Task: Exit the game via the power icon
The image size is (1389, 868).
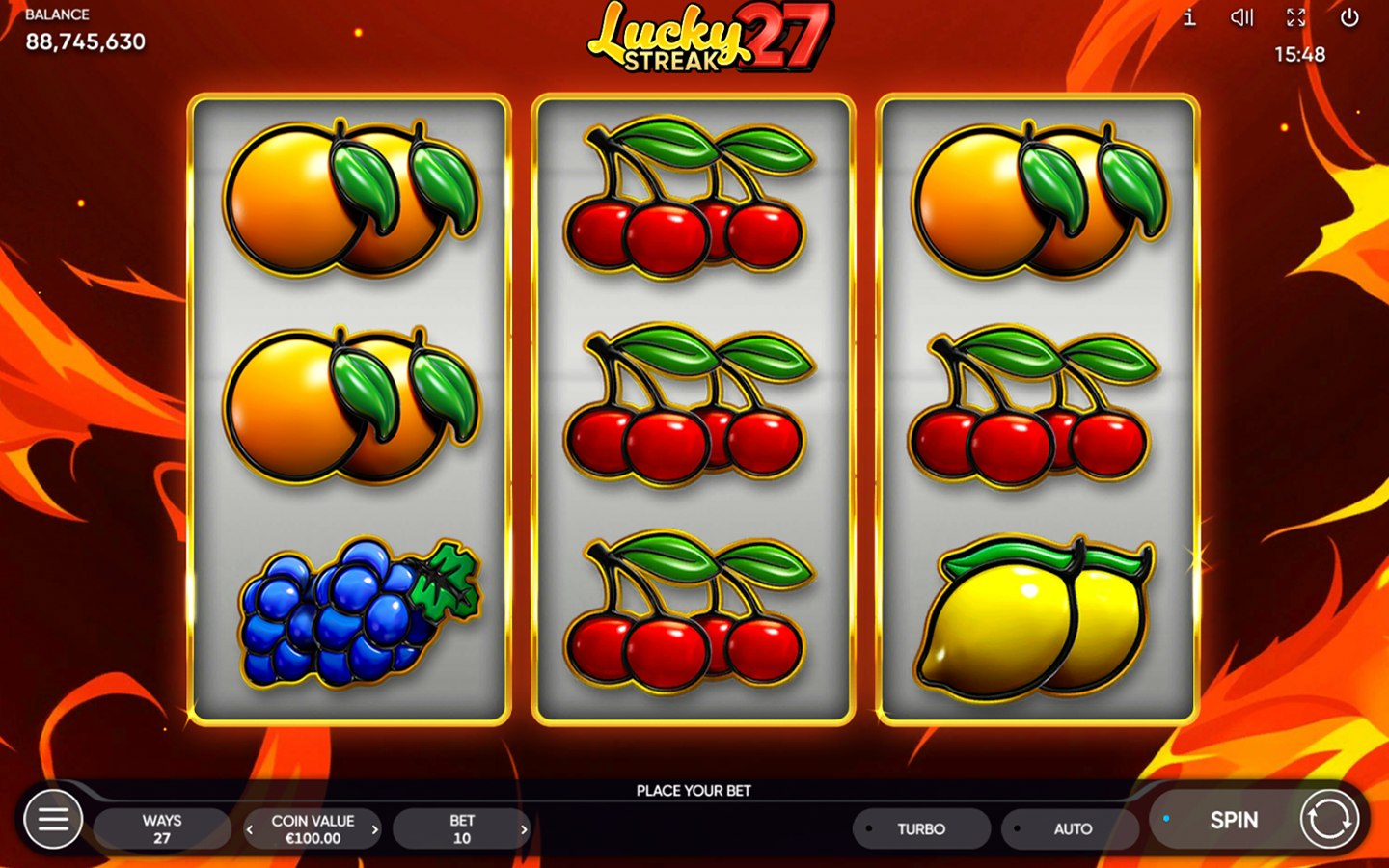Action: pos(1348,17)
